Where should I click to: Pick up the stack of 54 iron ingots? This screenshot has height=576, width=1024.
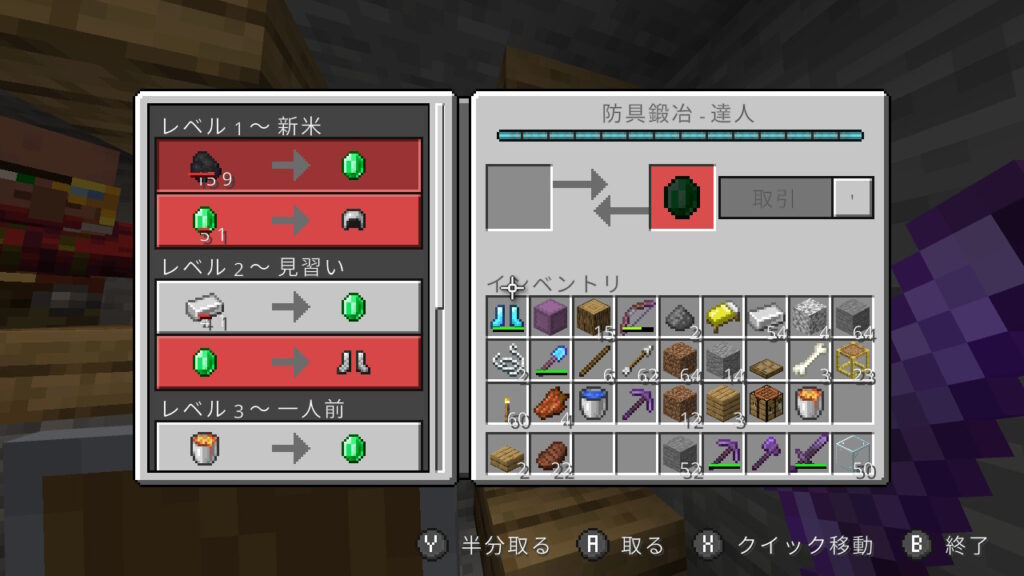pyautogui.click(x=767, y=317)
